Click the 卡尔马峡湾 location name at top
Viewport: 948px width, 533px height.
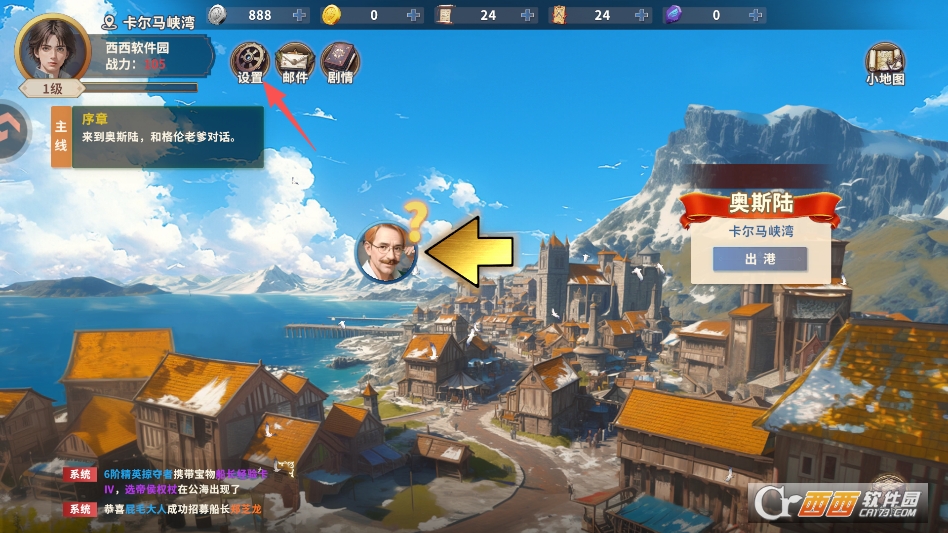tap(158, 22)
